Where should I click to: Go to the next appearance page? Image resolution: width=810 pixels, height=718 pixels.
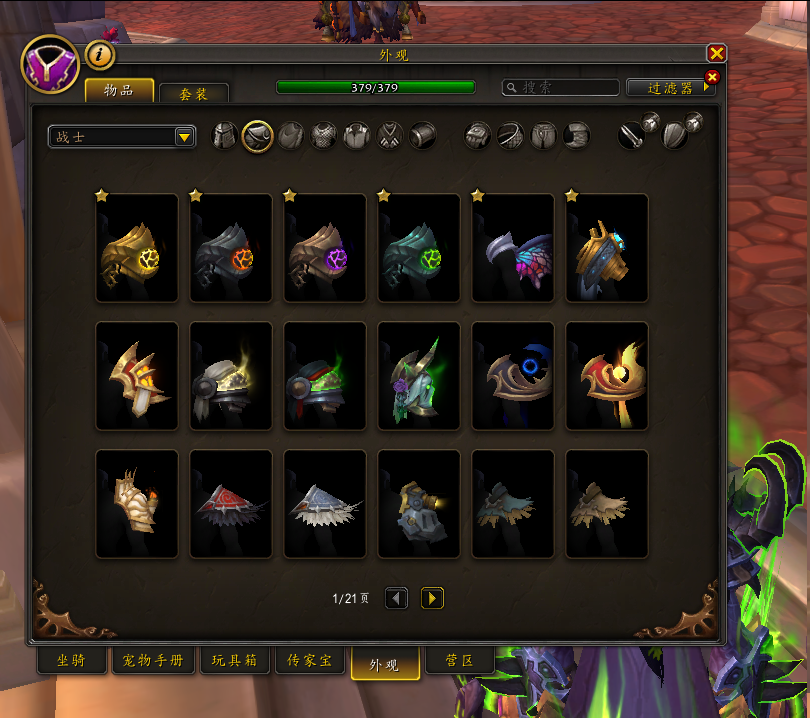point(432,598)
